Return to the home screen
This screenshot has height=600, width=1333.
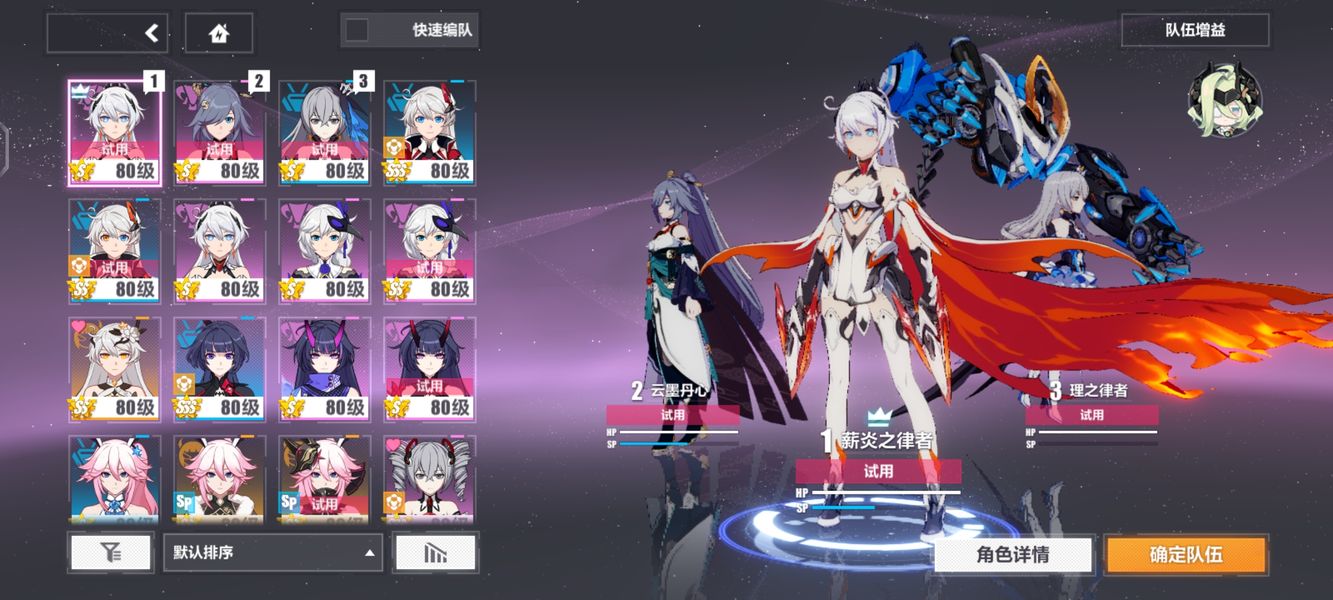[218, 33]
